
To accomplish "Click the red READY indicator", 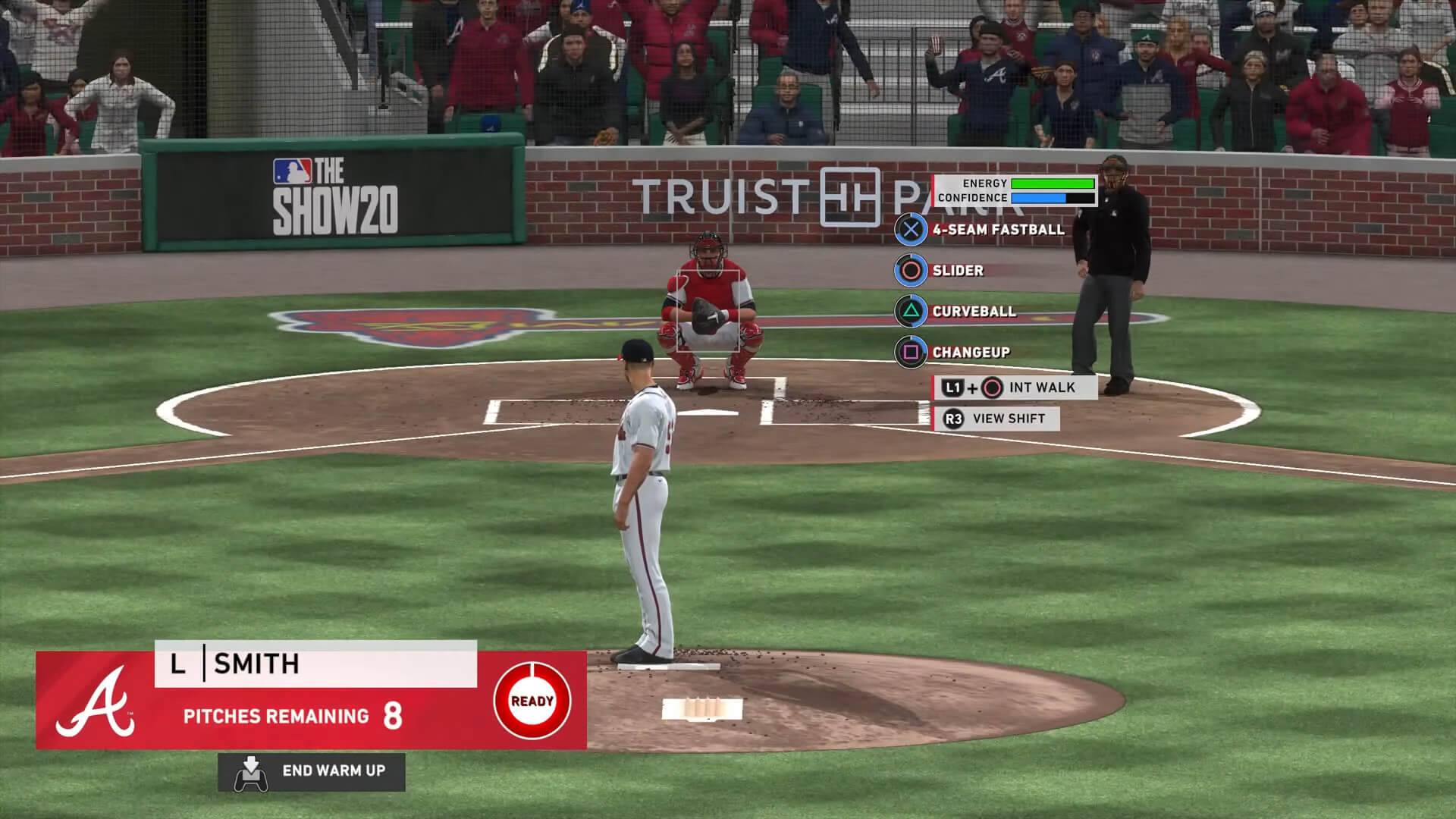I will tap(532, 701).
